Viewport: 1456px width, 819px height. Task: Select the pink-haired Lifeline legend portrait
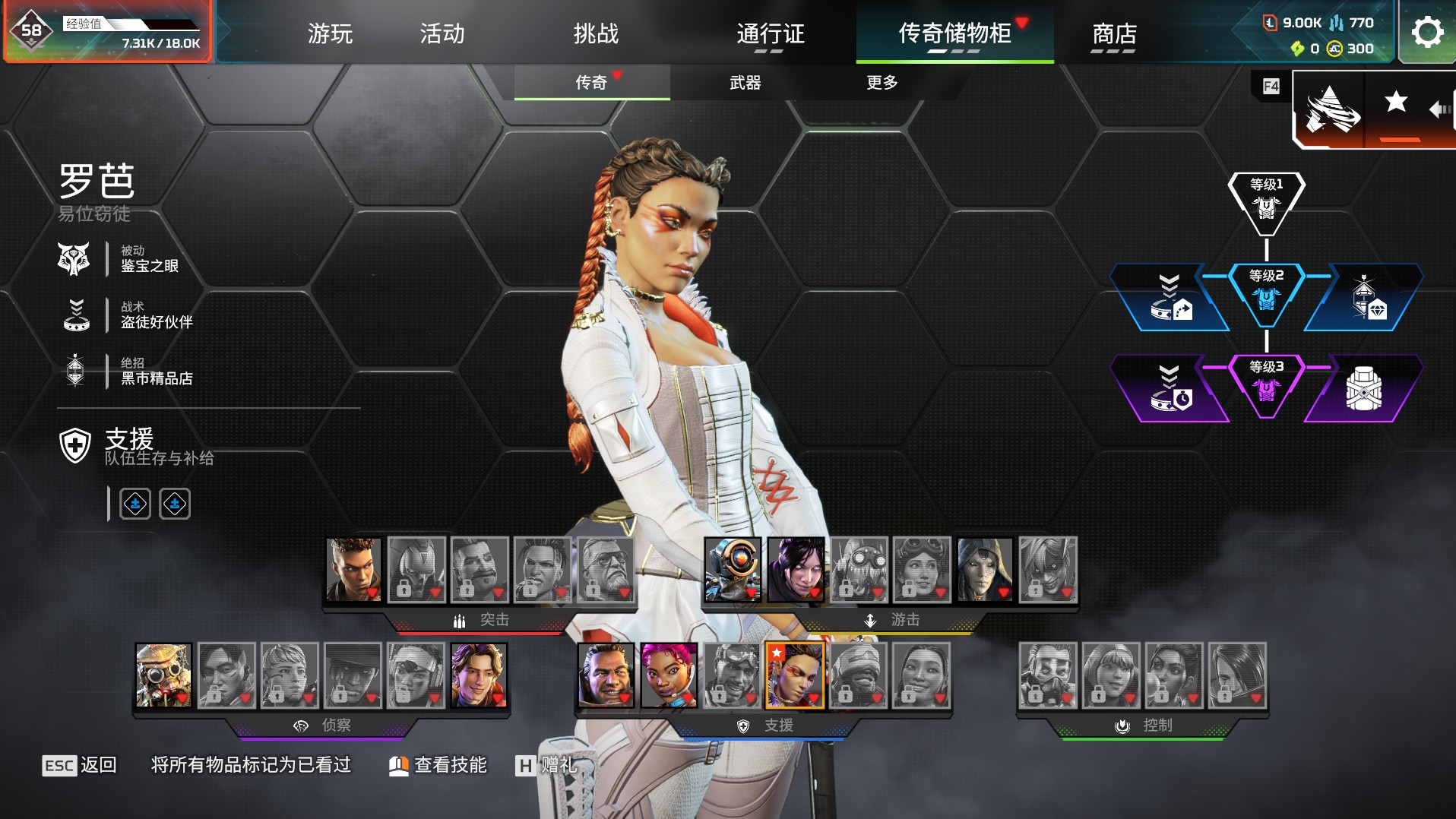(669, 675)
